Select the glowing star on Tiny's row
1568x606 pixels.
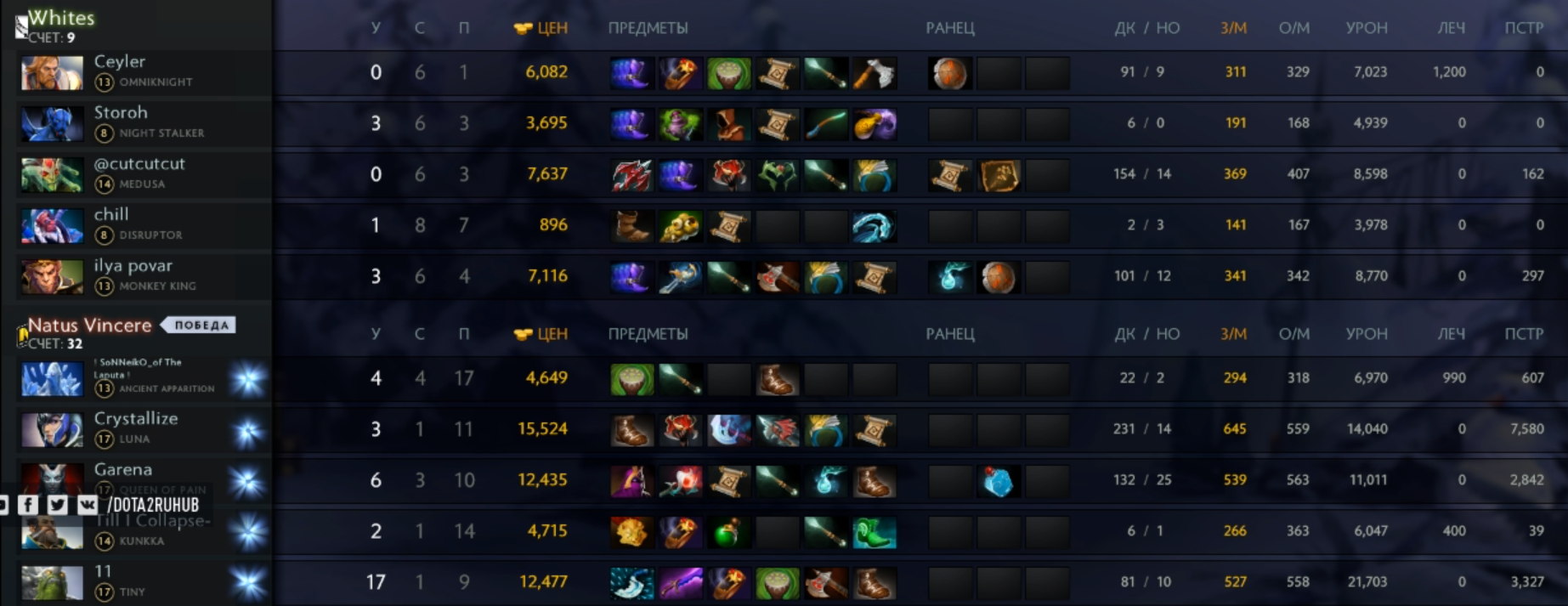click(x=248, y=584)
